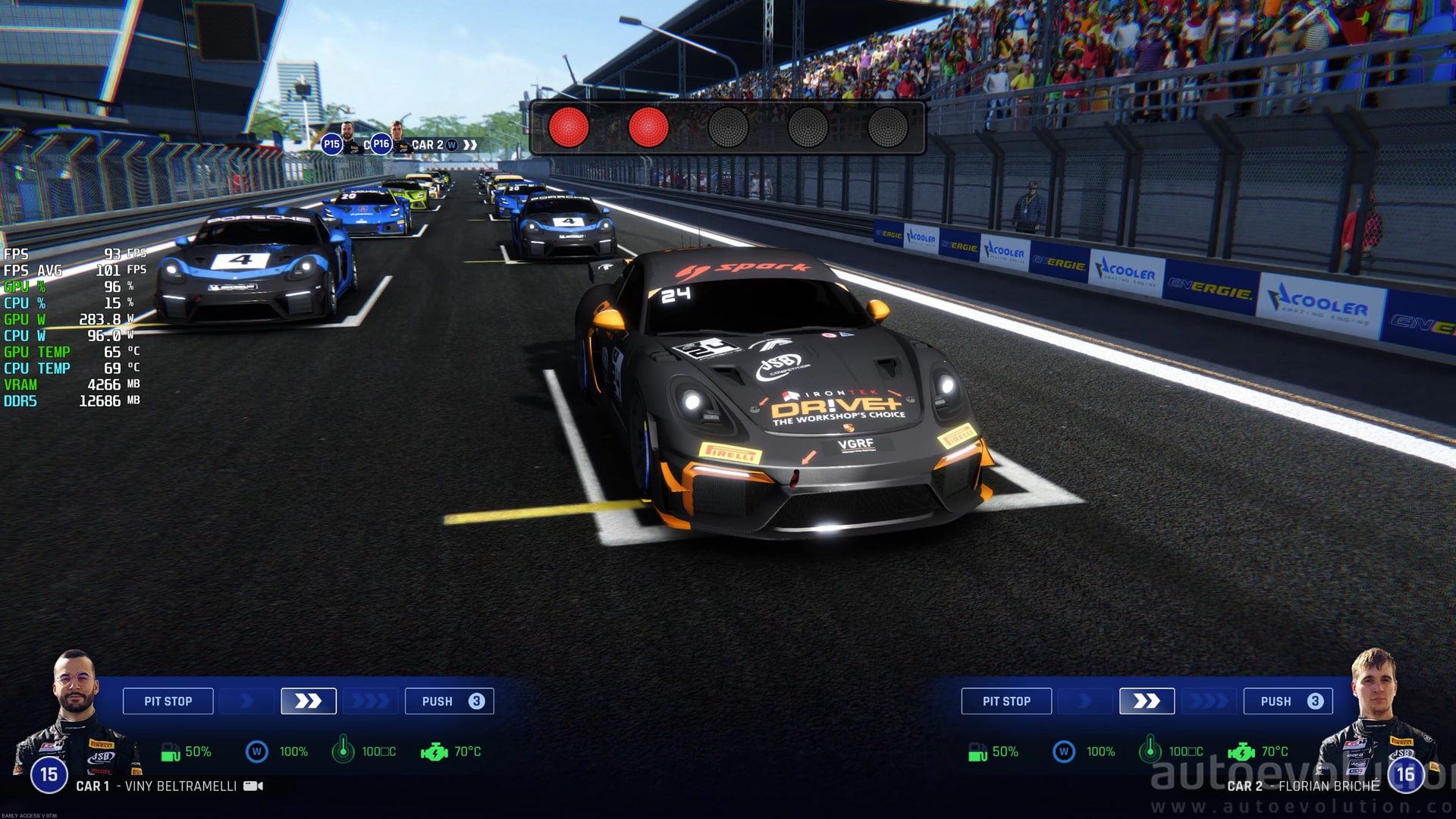Set Car 2 to single-chevron slow pace
Image resolution: width=1456 pixels, height=819 pixels.
point(1085,701)
